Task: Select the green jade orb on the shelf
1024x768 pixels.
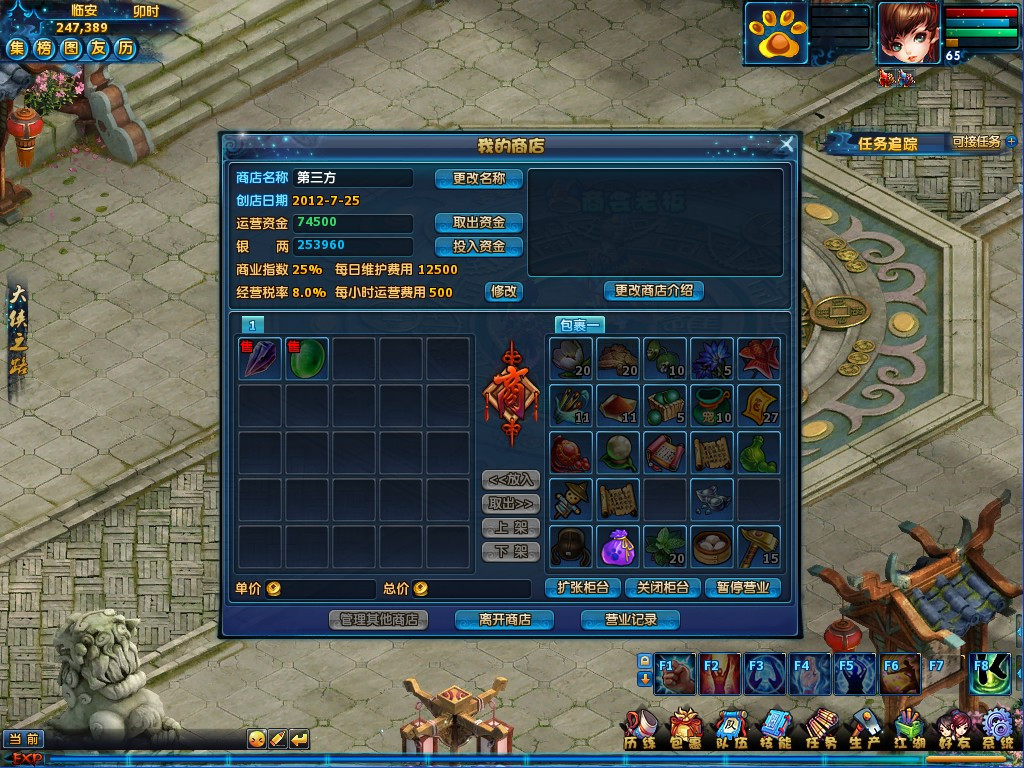Action: 307,358
